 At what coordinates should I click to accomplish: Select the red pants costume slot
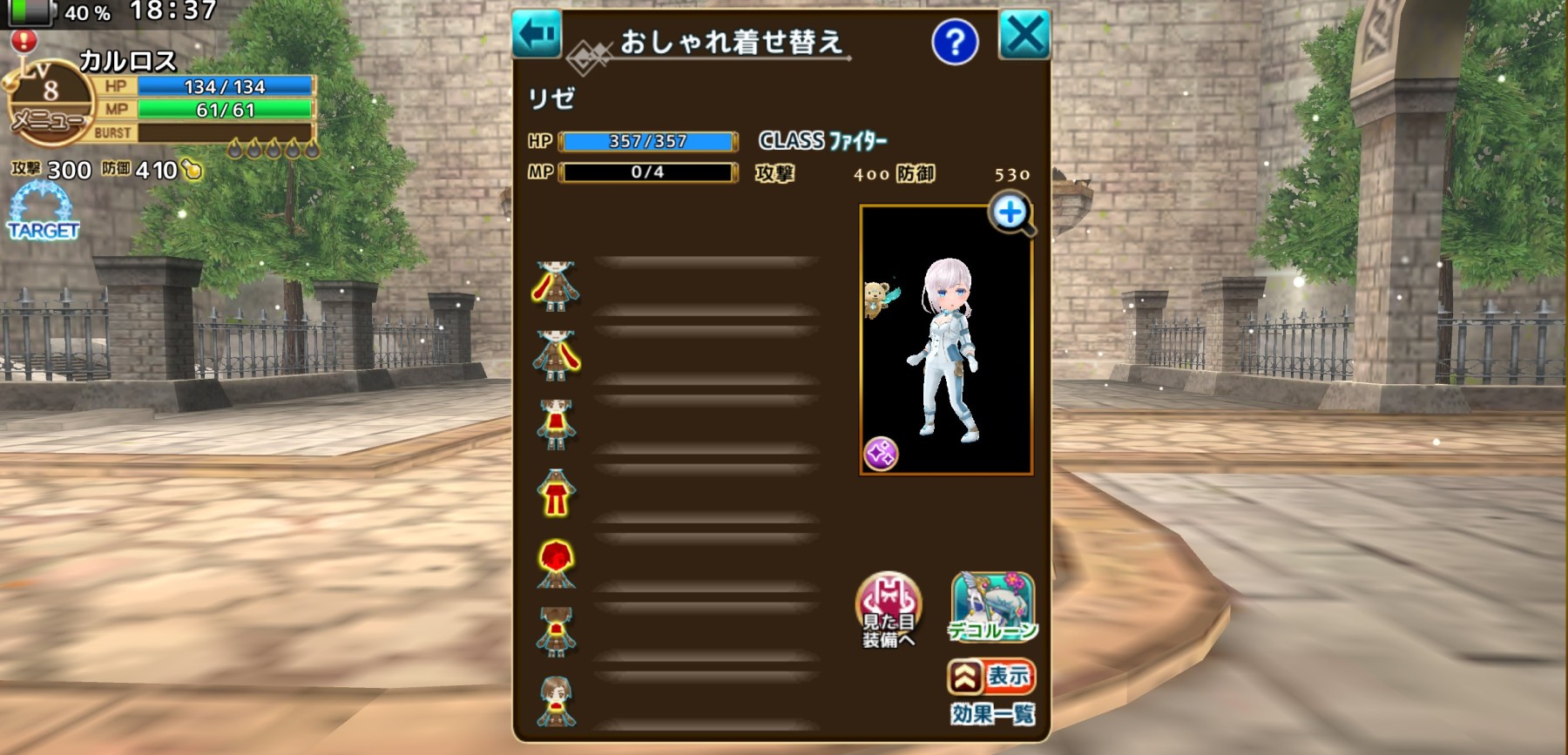click(x=556, y=494)
